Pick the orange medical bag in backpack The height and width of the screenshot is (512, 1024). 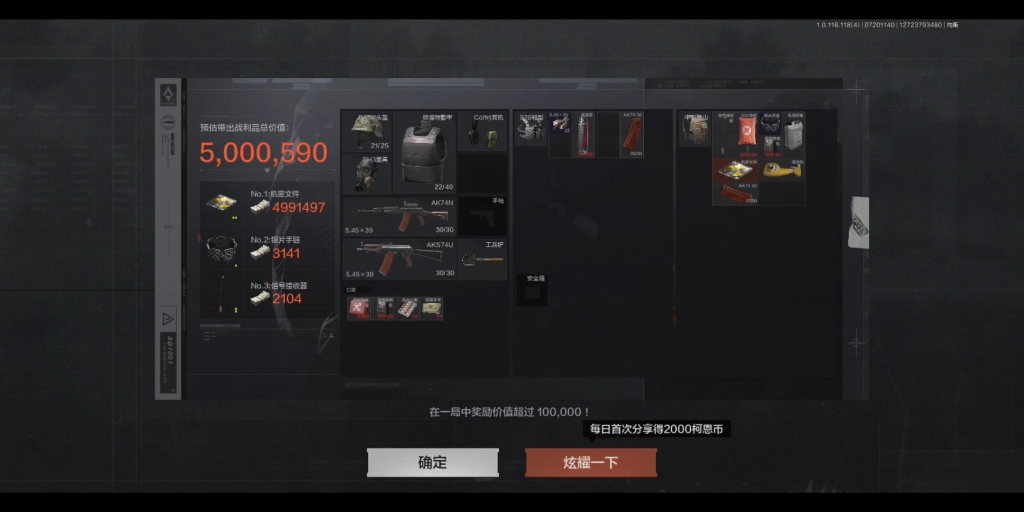745,134
